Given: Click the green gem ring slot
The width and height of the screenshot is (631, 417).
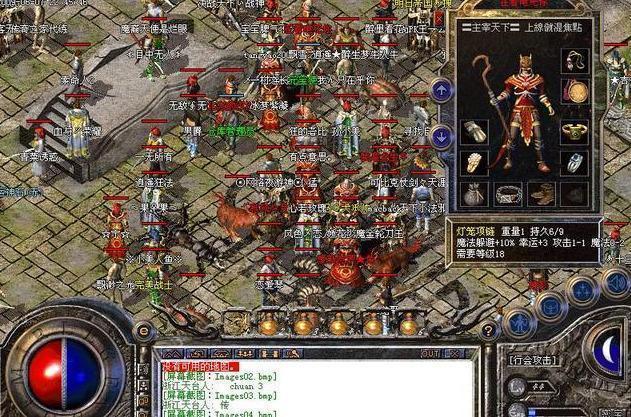Looking at the screenshot, I should coord(577,131).
